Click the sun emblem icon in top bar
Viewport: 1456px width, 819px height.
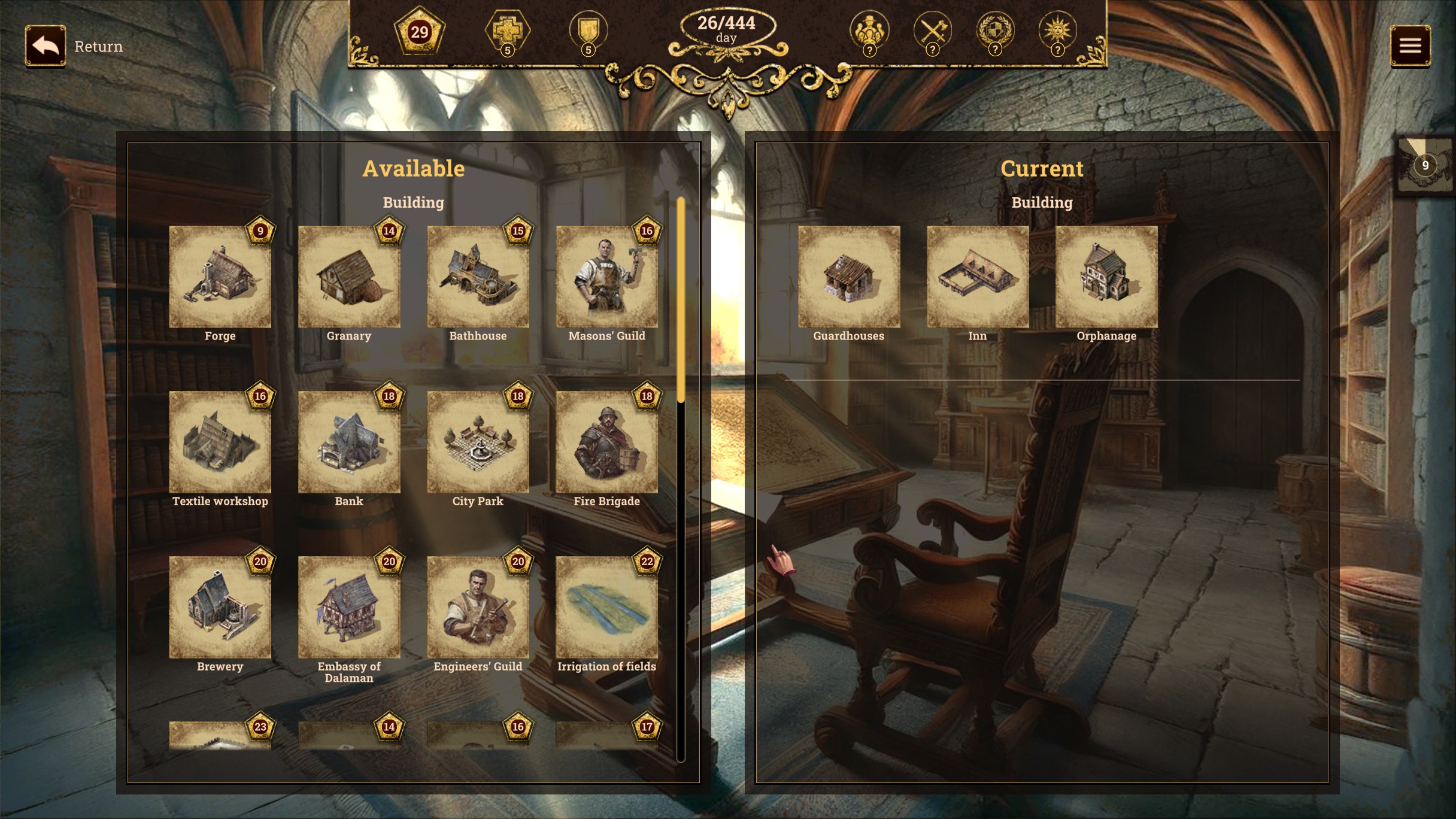(1057, 30)
